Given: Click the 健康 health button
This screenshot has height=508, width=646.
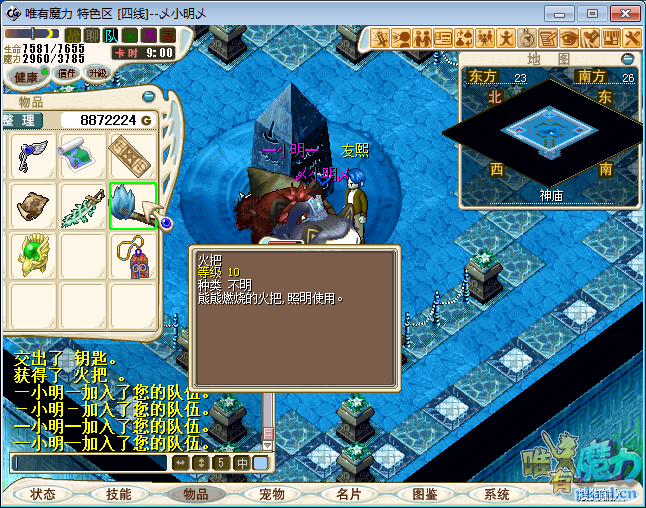Looking at the screenshot, I should coord(27,76).
